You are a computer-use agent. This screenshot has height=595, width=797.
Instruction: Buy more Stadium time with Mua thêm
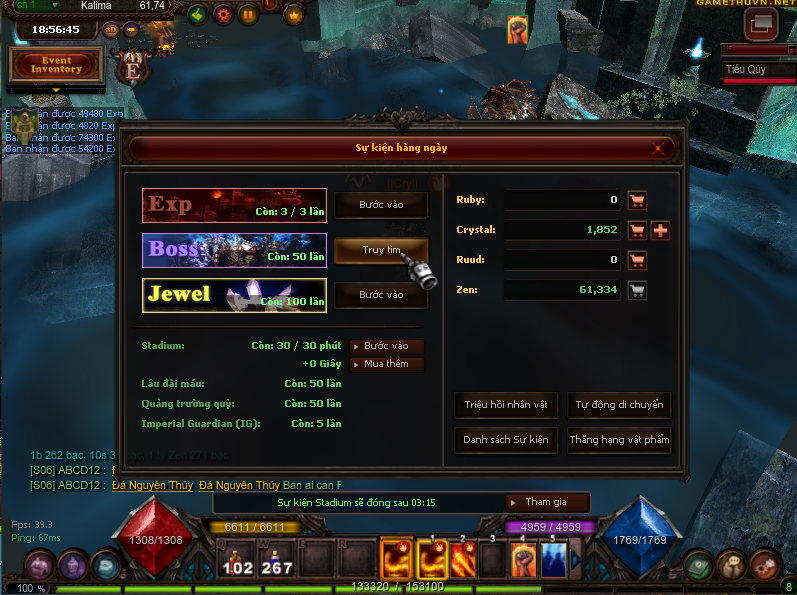pos(387,364)
